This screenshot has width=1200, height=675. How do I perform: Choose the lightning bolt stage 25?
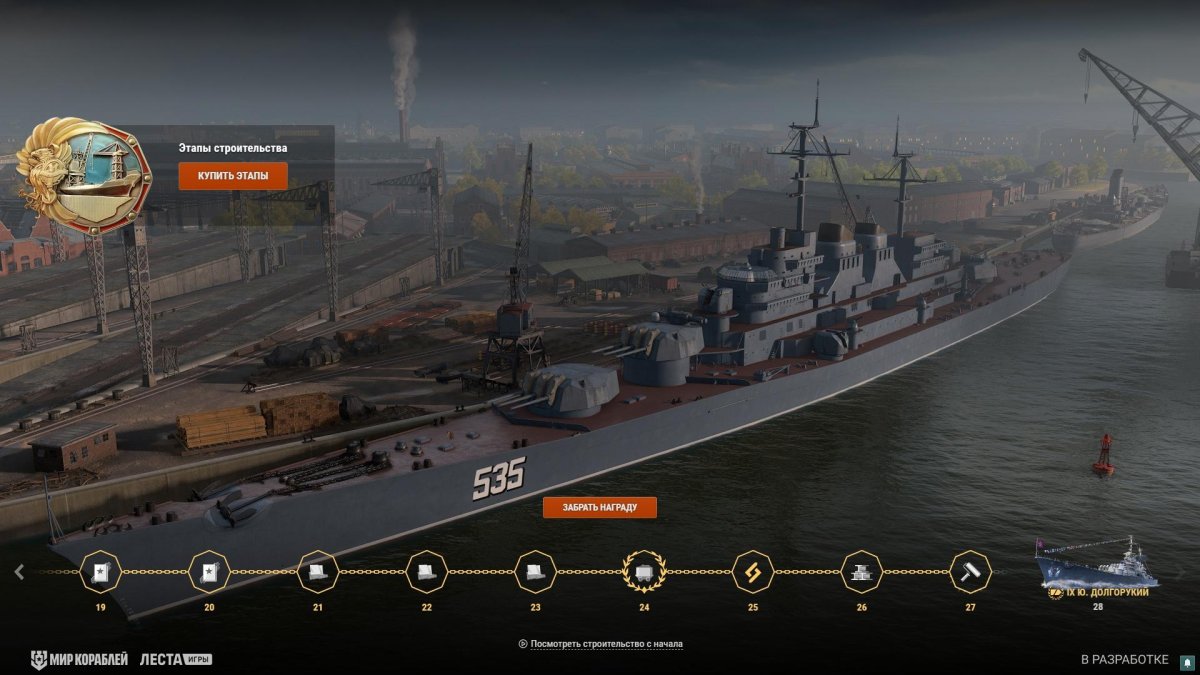(753, 572)
